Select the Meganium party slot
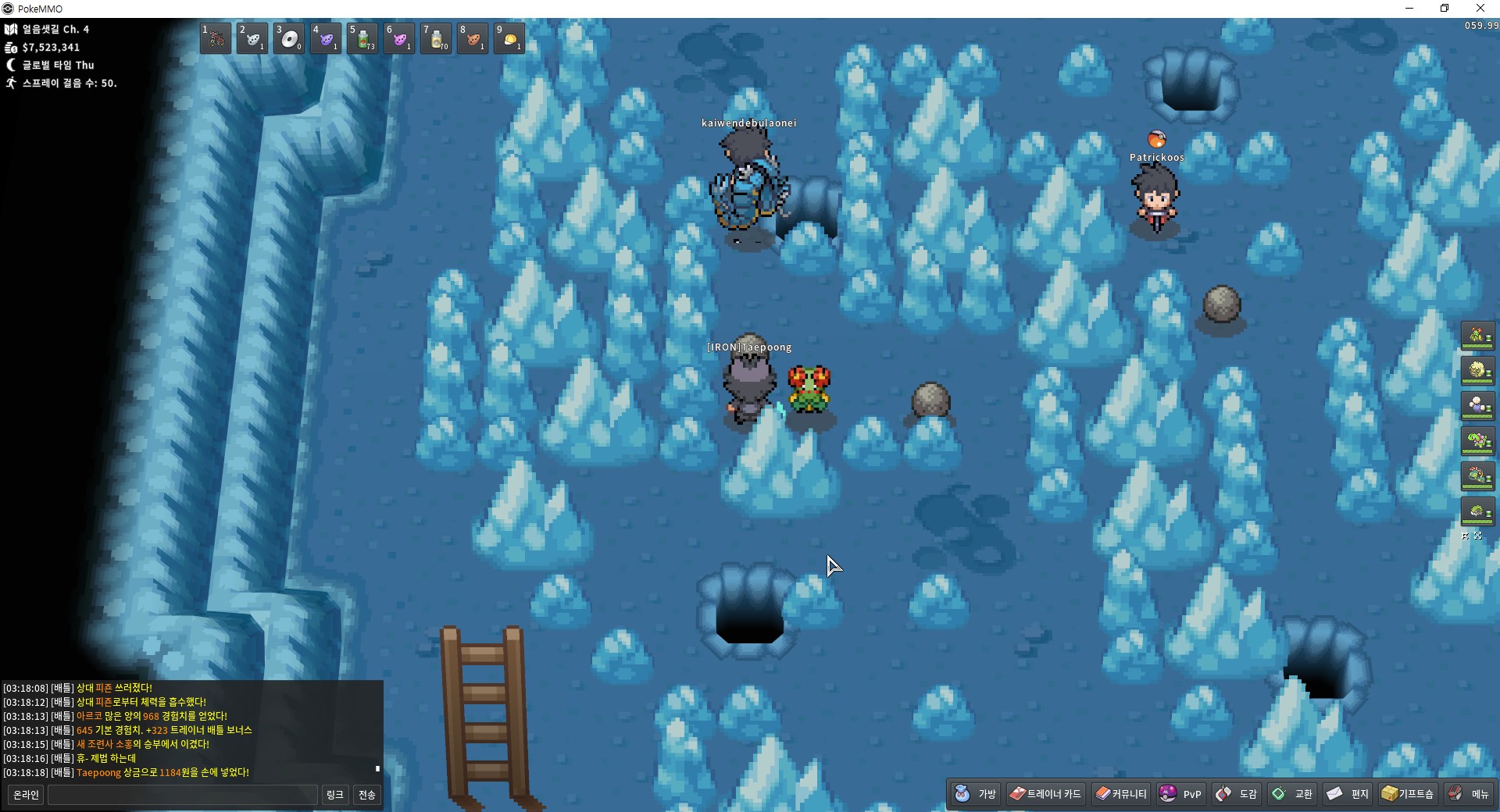This screenshot has width=1500, height=812. [1477, 441]
